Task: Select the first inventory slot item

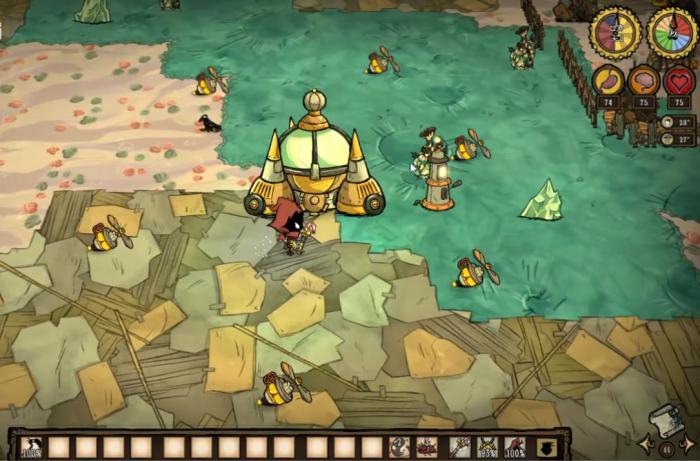Action: click(31, 447)
